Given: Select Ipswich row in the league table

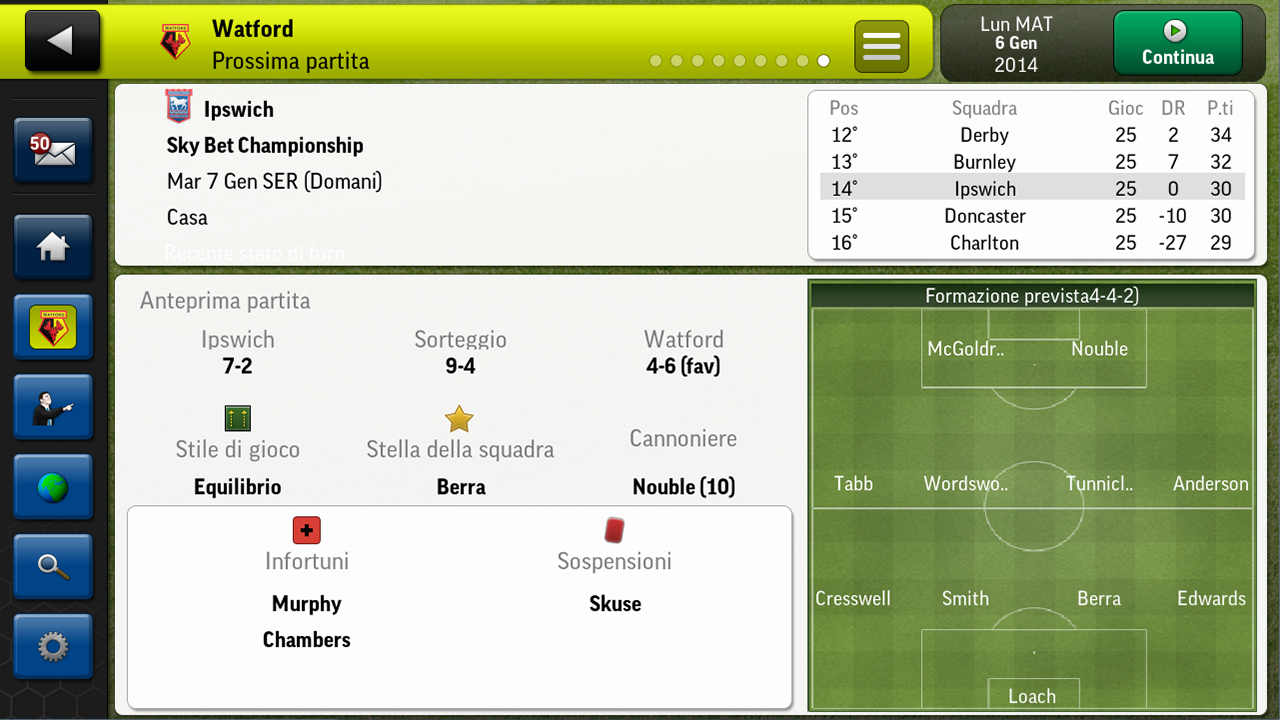Looking at the screenshot, I should (x=985, y=188).
